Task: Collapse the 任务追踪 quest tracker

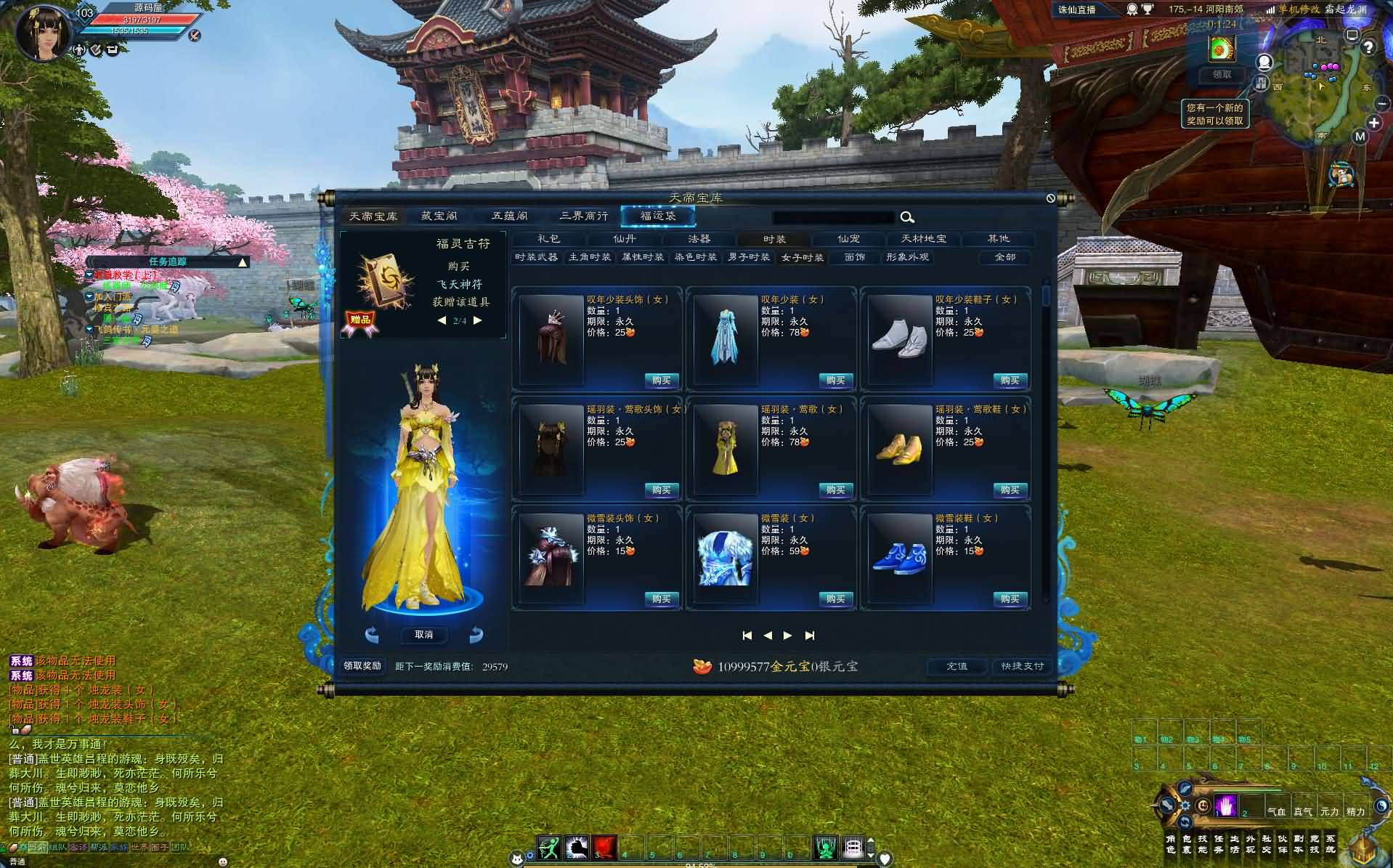Action: click(243, 262)
